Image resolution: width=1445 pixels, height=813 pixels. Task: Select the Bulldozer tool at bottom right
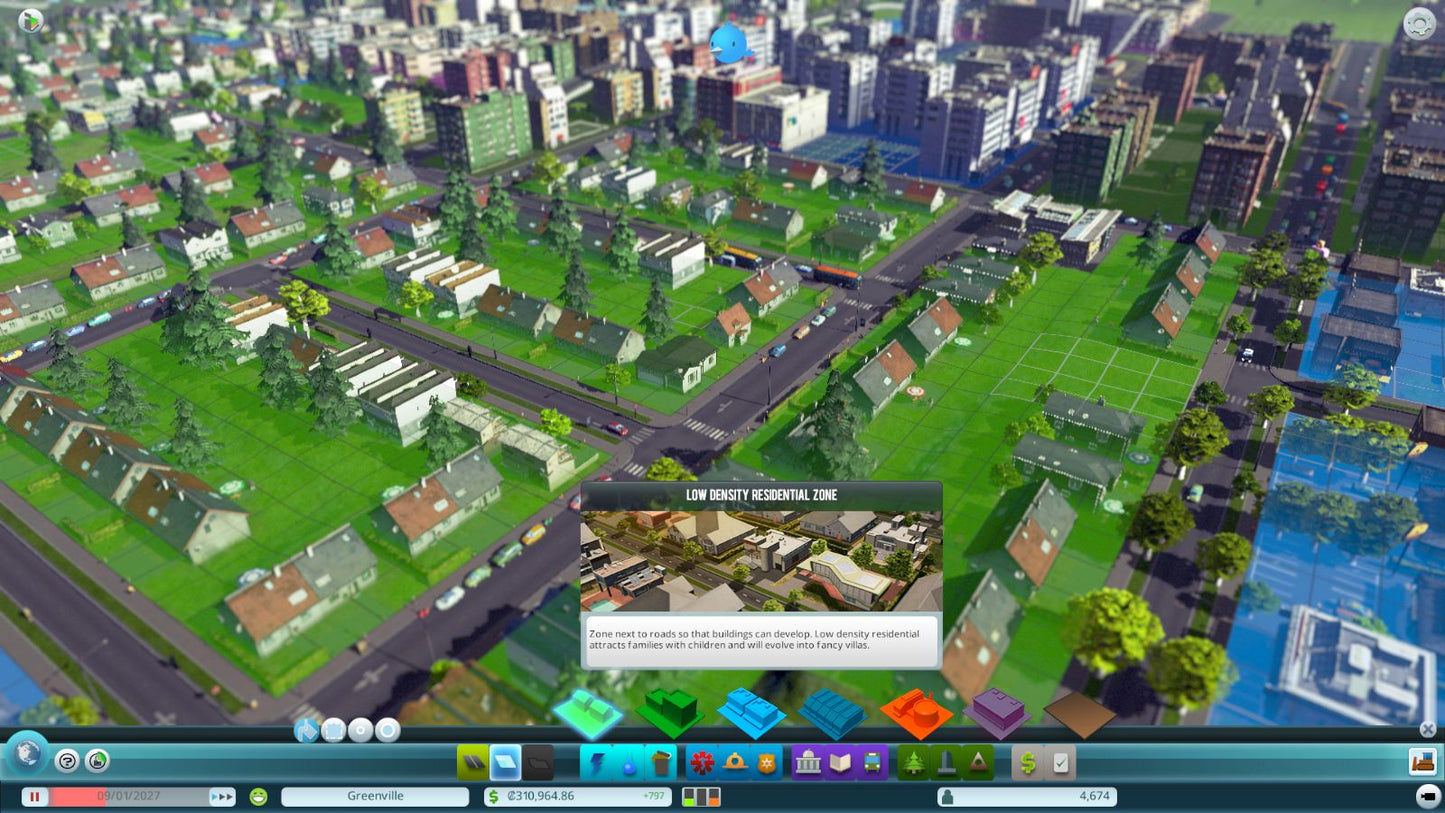(1421, 761)
